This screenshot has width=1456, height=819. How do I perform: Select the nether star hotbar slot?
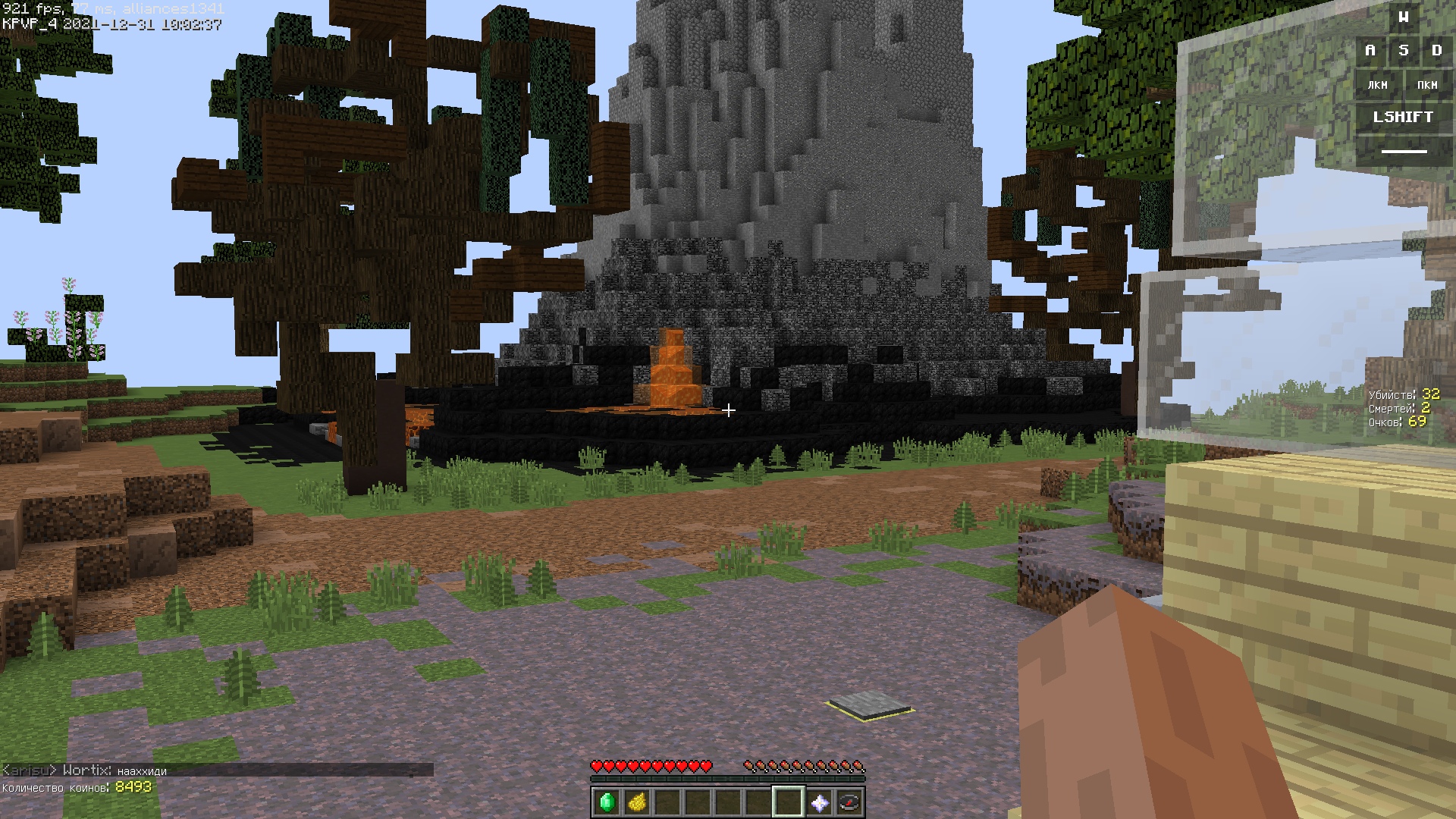click(x=819, y=802)
